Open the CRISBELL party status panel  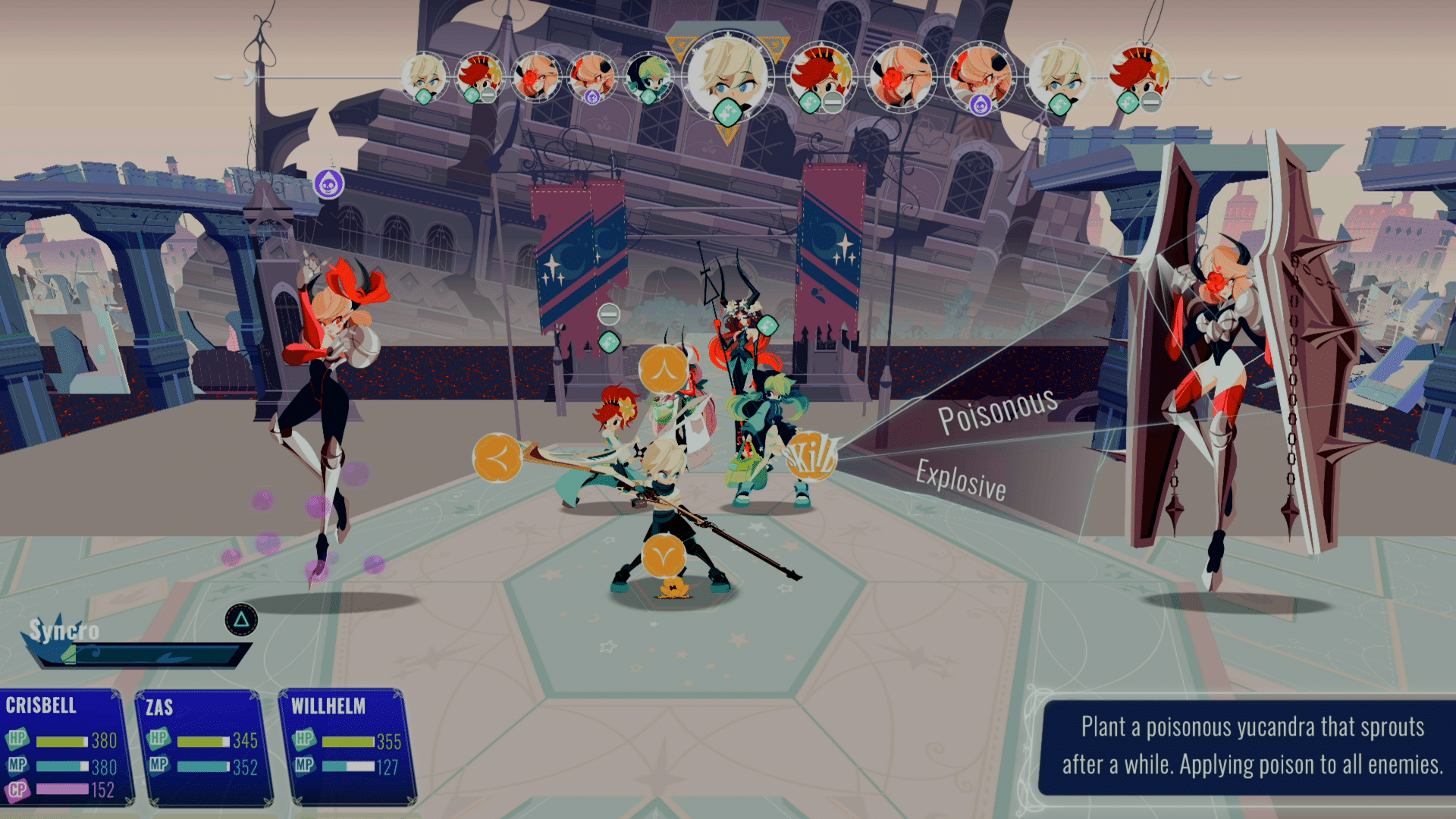[x=64, y=746]
